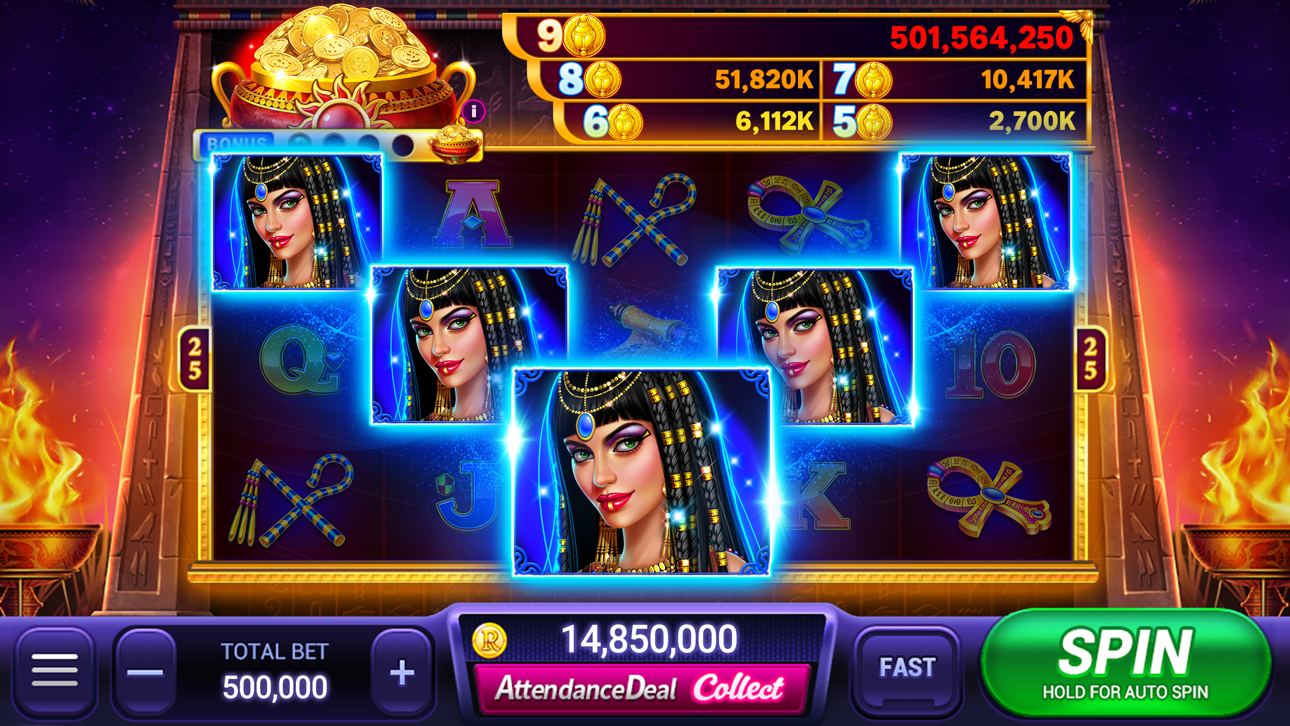Select the small bonus pot icon on meter
Image resolution: width=1290 pixels, height=726 pixels.
455,146
